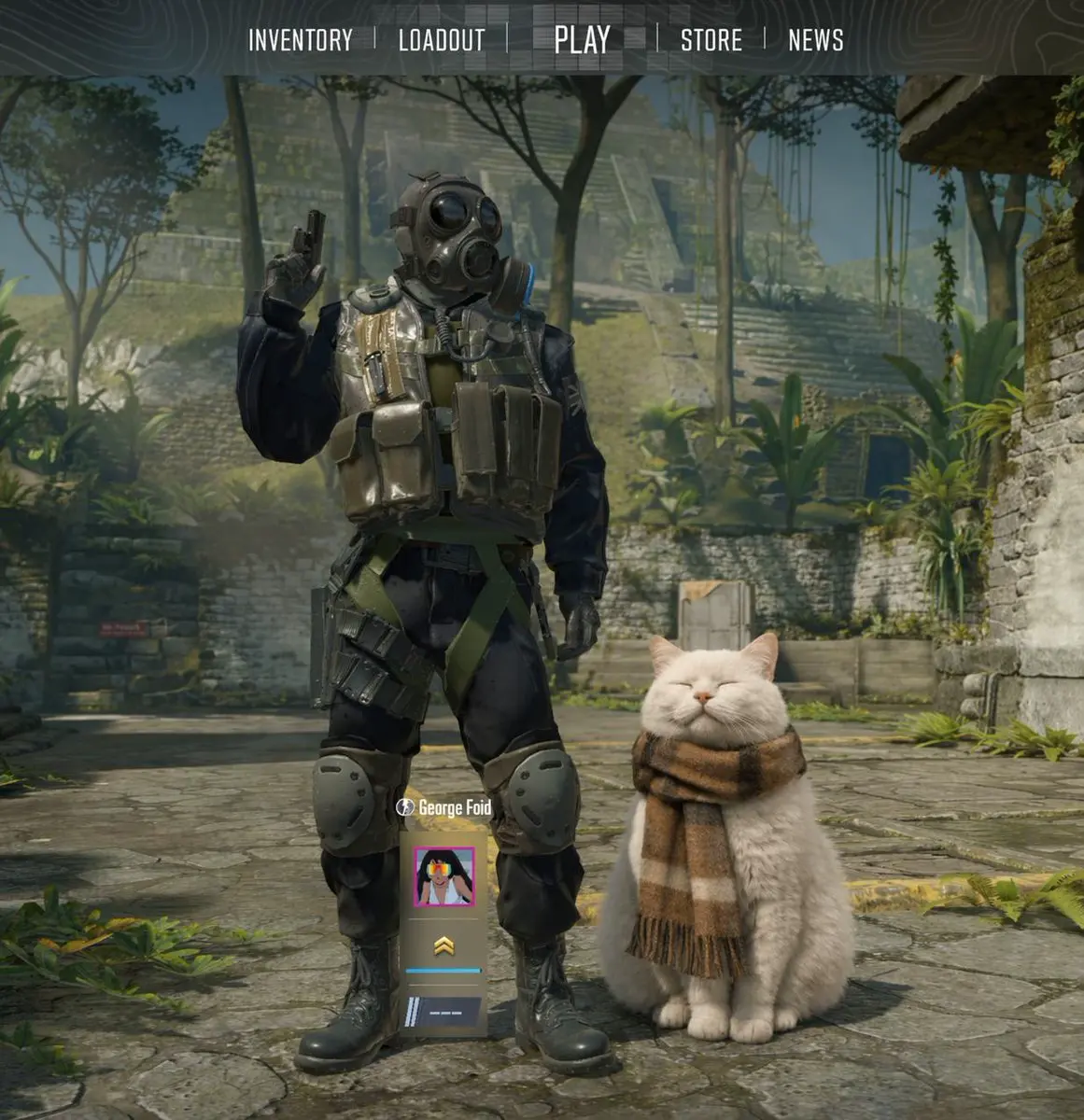Open the Inventory tab
The height and width of the screenshot is (1120, 1084).
[x=300, y=40]
